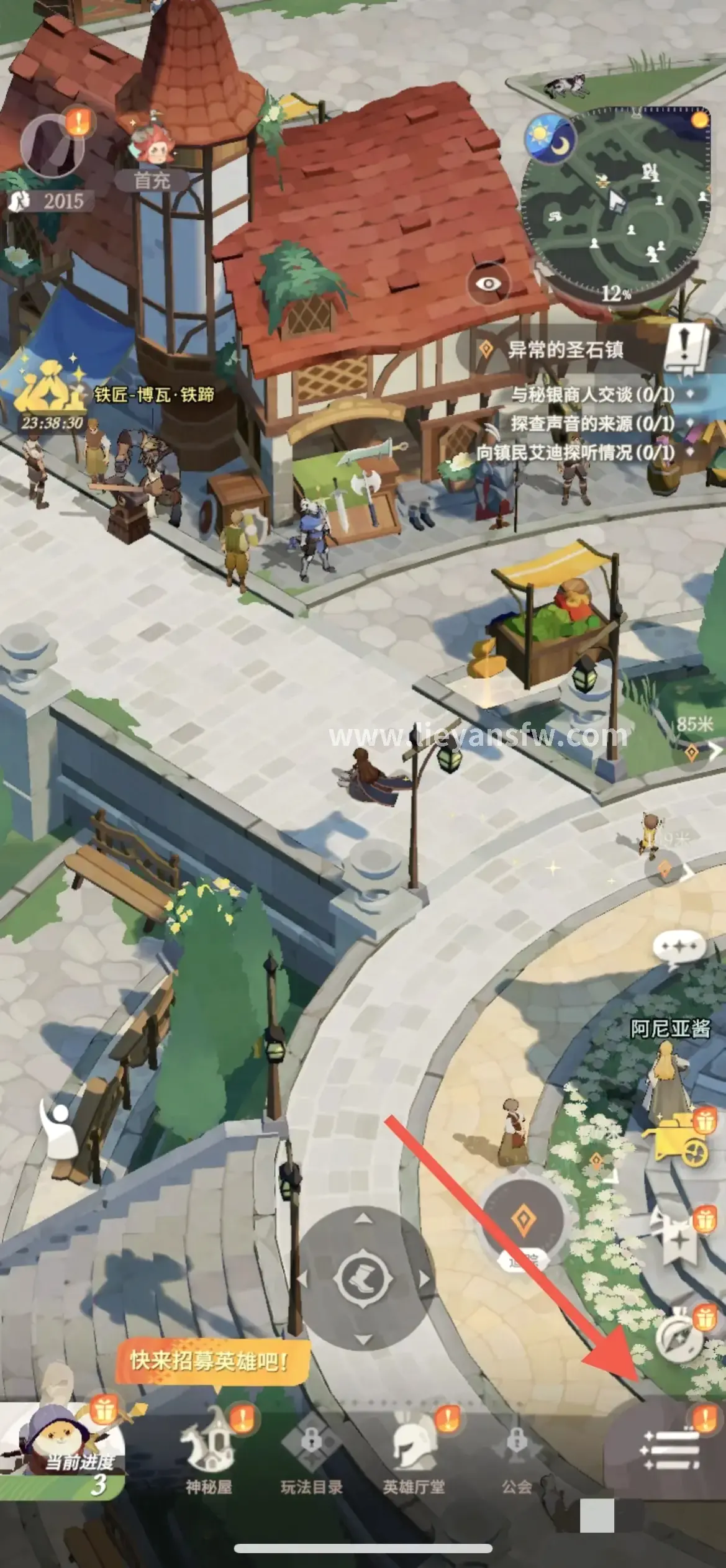Open the chat speech bubble
The image size is (726, 1568).
click(679, 949)
